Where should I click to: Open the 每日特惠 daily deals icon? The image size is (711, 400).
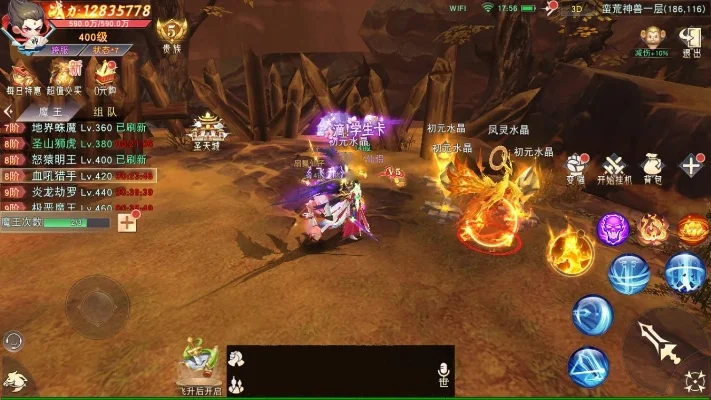click(23, 76)
